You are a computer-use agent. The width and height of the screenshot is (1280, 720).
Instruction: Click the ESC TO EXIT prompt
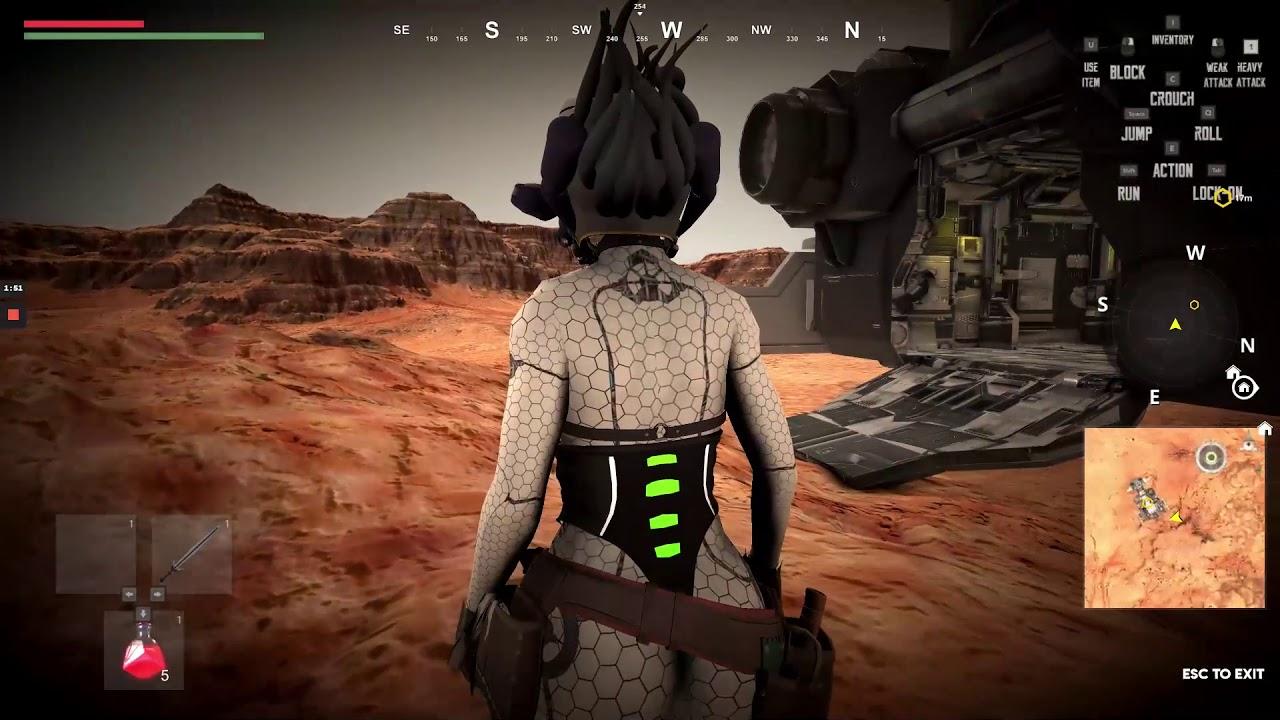[1220, 674]
